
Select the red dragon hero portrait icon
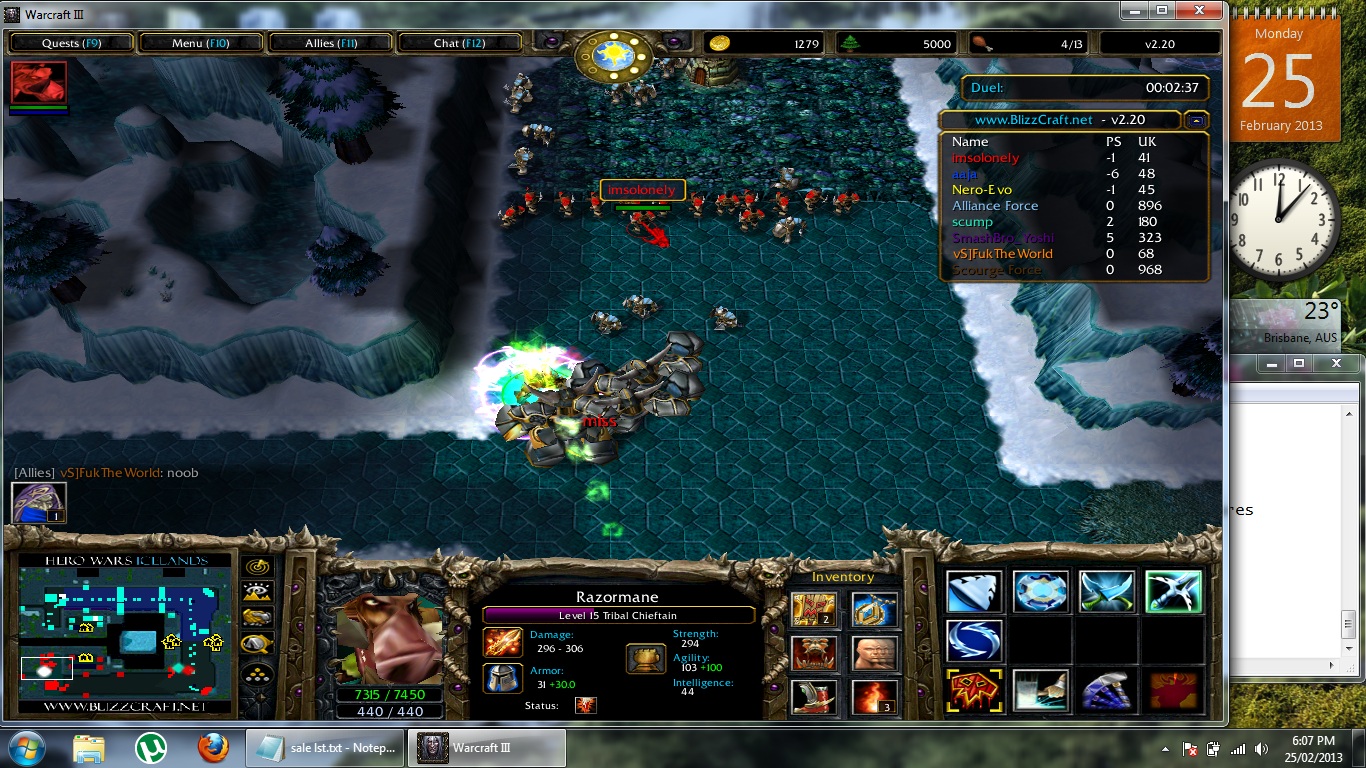click(x=39, y=82)
